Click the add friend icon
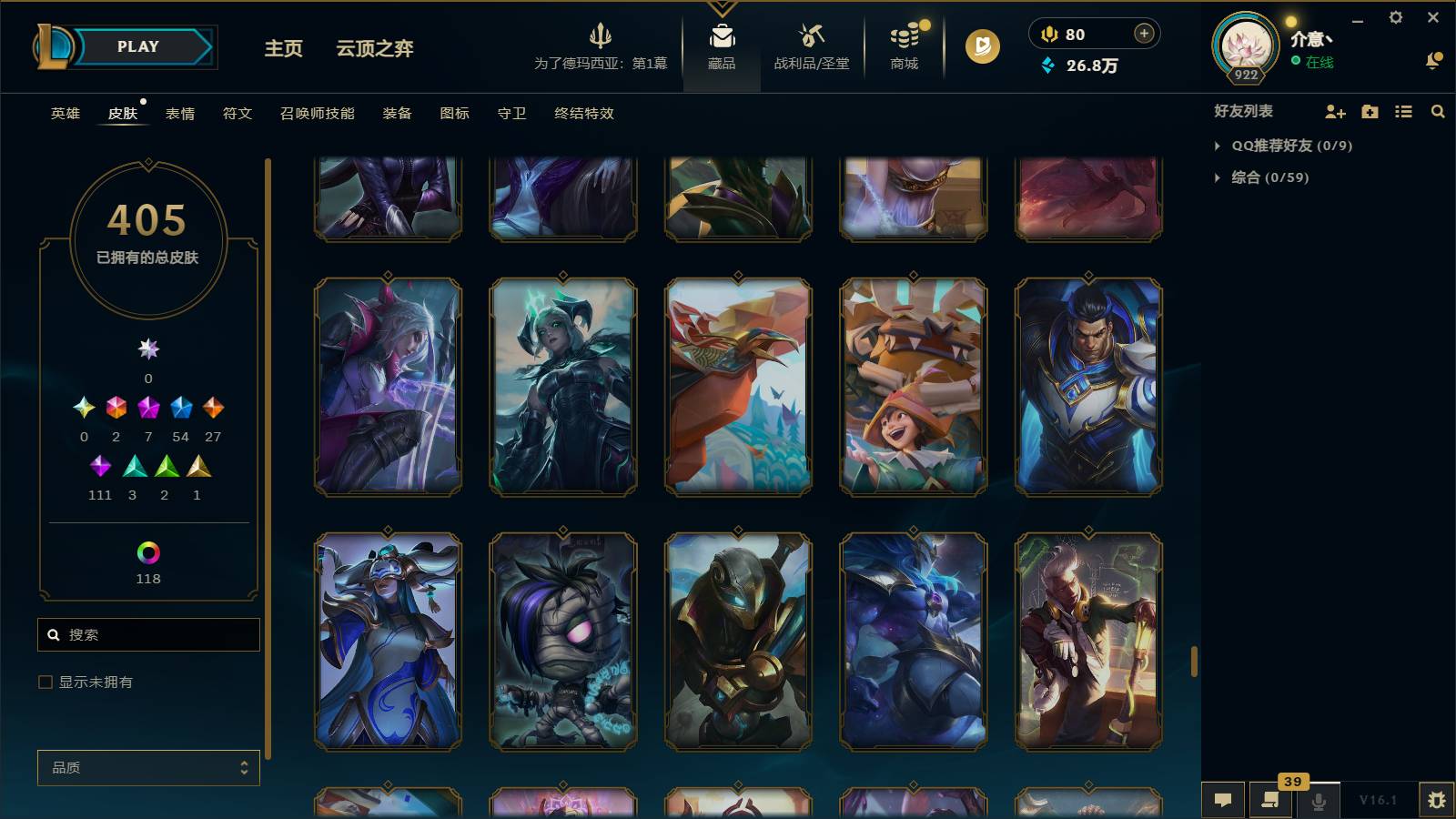Viewport: 1456px width, 819px height. 1334,111
